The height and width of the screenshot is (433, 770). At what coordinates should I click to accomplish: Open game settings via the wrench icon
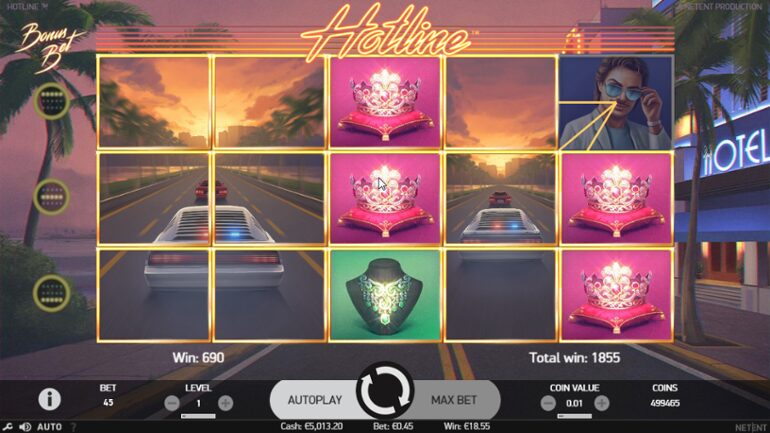(x=7, y=427)
